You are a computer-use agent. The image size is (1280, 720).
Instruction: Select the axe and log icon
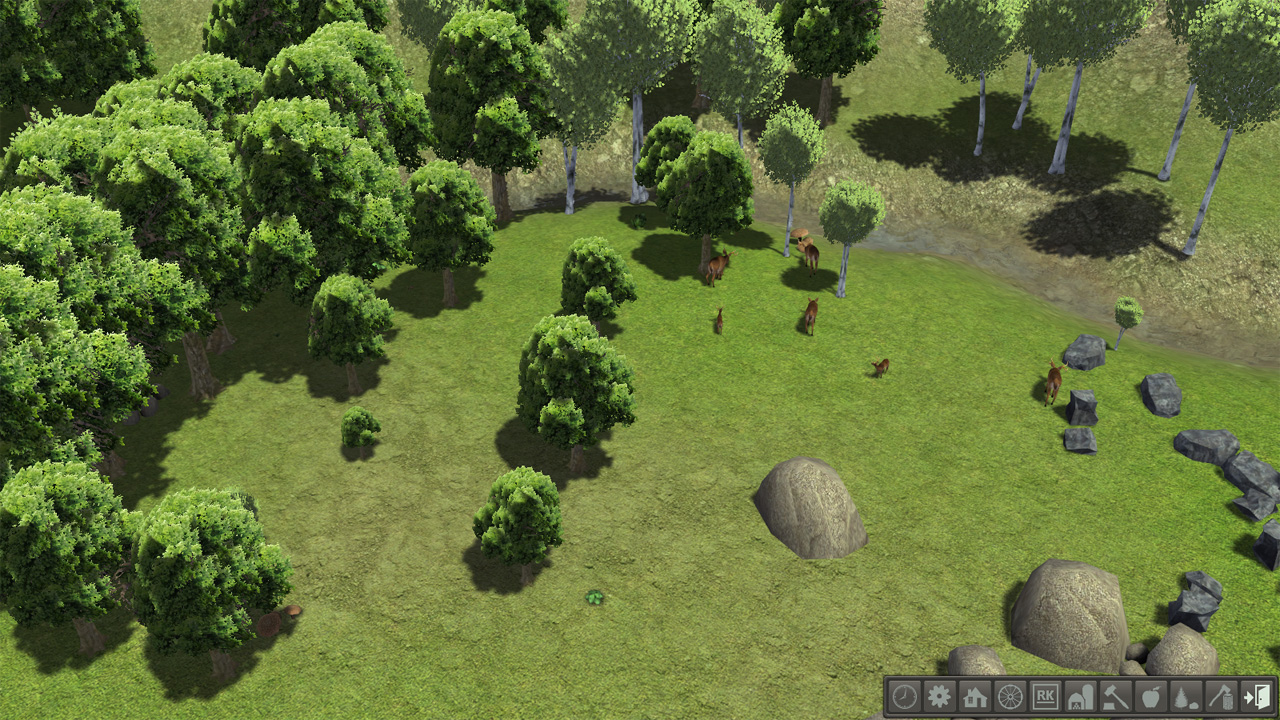1220,696
